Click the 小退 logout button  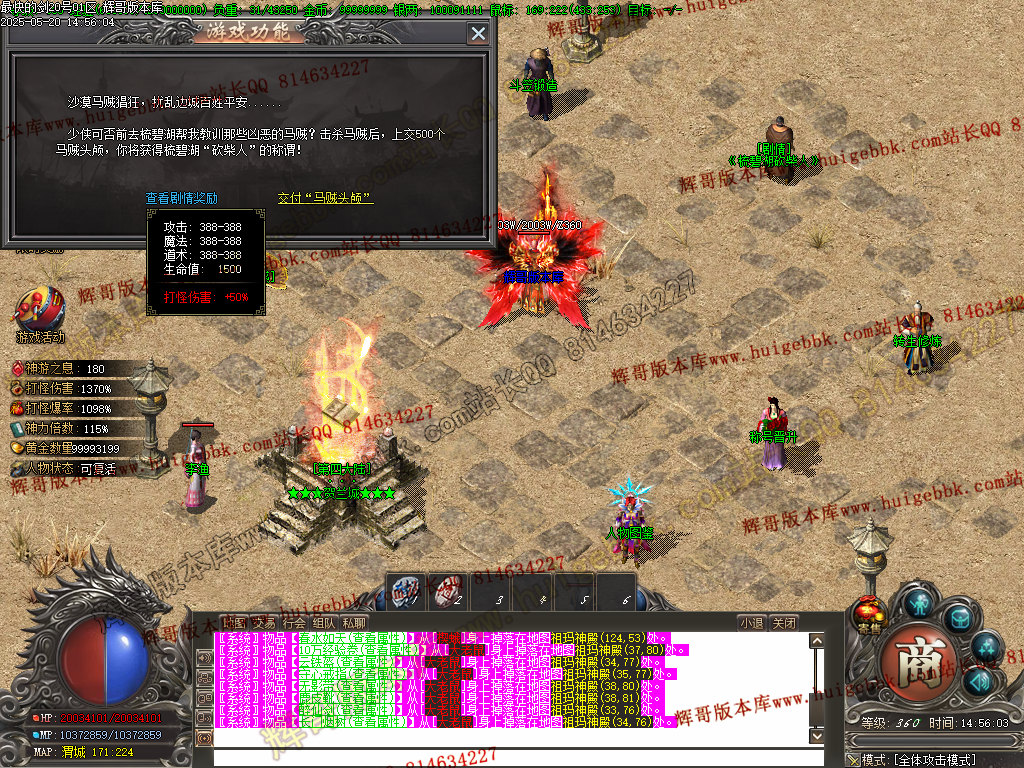point(752,622)
